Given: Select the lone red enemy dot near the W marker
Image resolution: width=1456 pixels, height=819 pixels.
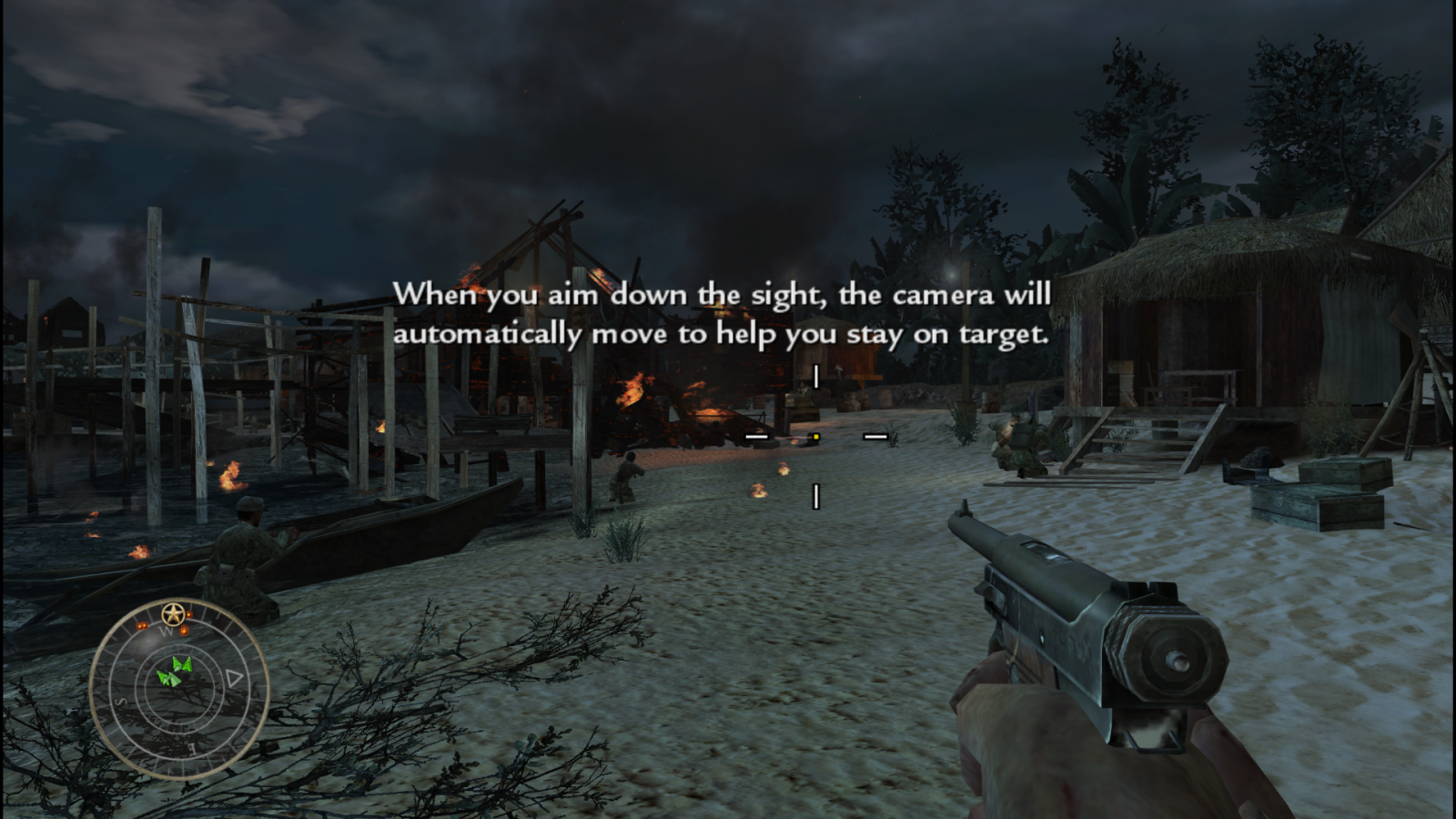Looking at the screenshot, I should 185,631.
